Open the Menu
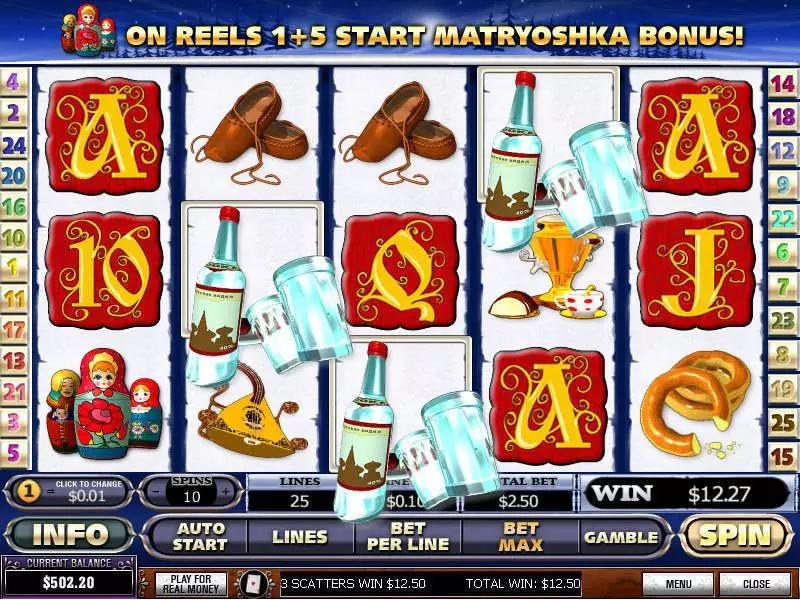800x600 pixels. 678,583
